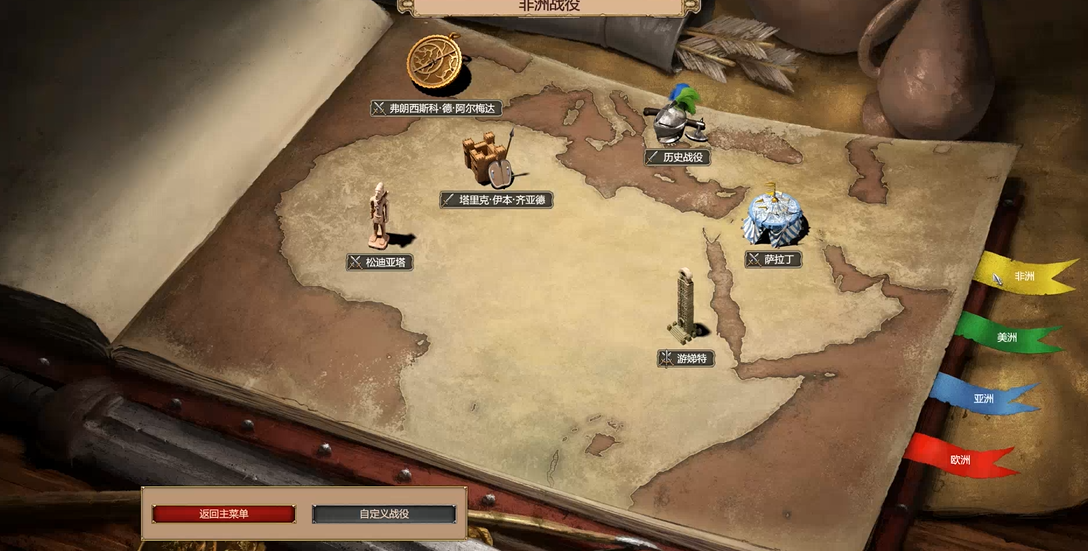The width and height of the screenshot is (1088, 551).
Task: Choose the wooden siege tower icon
Action: 488,160
